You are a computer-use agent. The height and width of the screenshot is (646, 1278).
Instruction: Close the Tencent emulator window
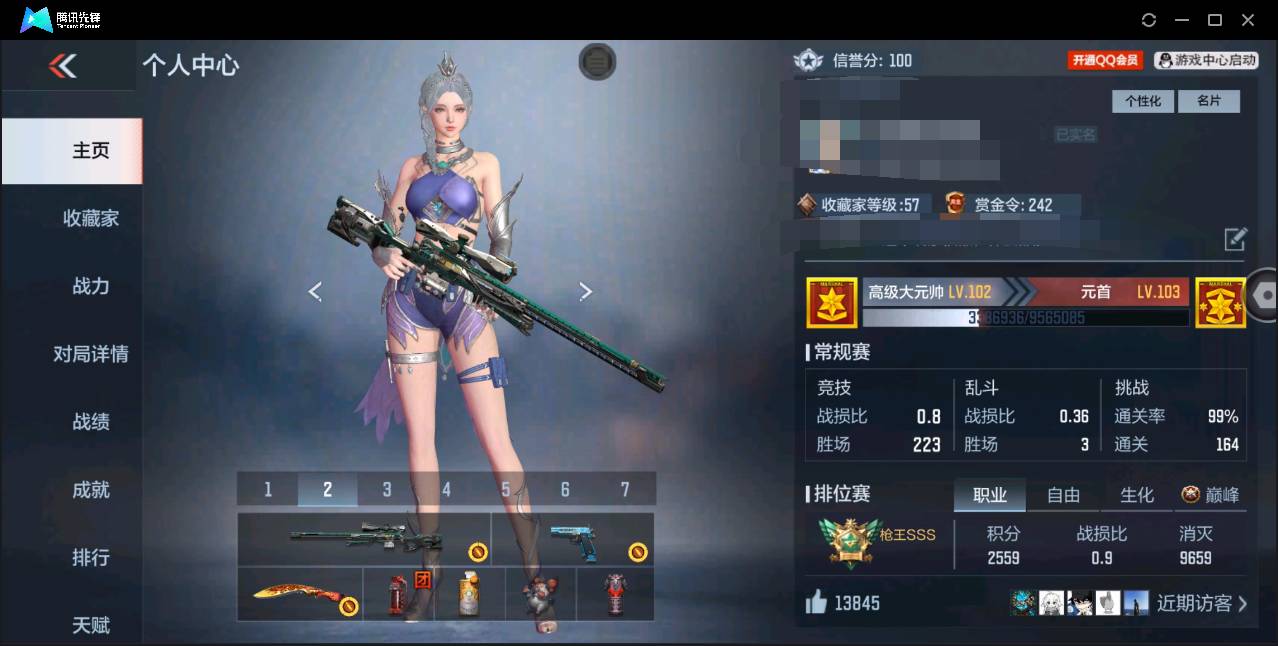point(1248,20)
